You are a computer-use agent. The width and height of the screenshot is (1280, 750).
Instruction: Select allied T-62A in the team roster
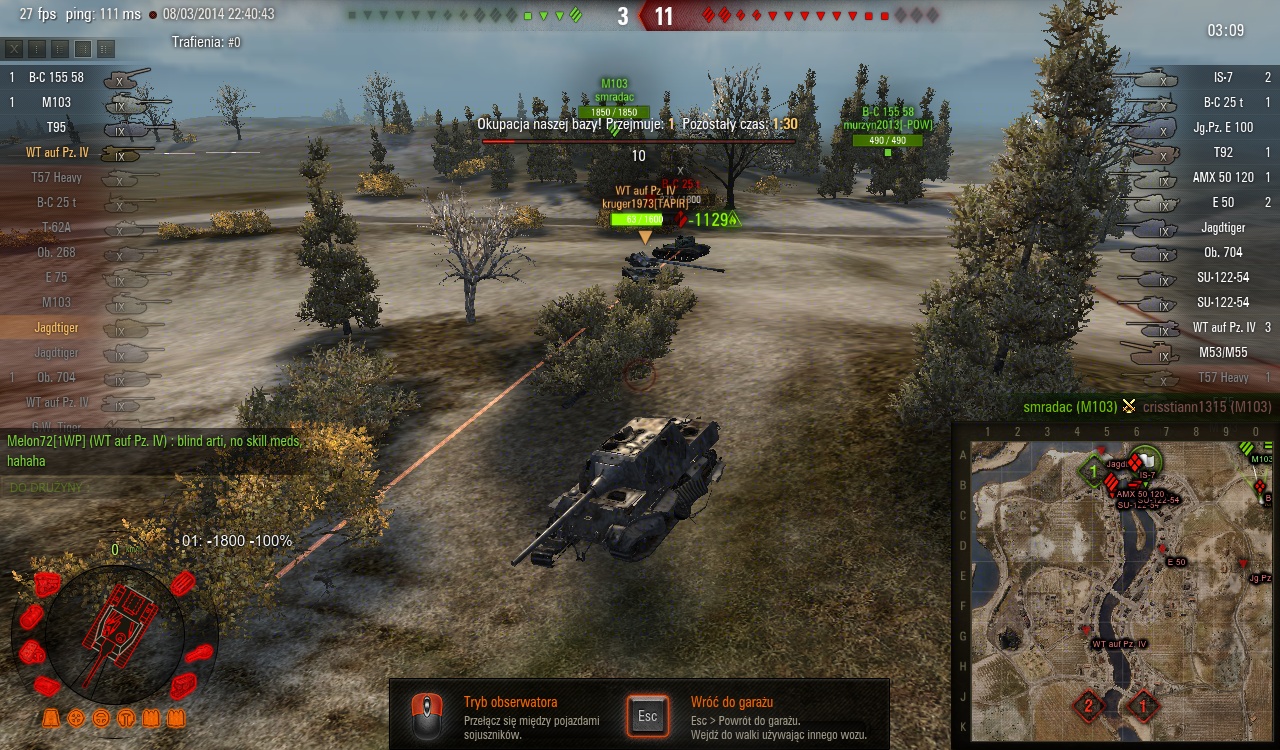coord(56,227)
